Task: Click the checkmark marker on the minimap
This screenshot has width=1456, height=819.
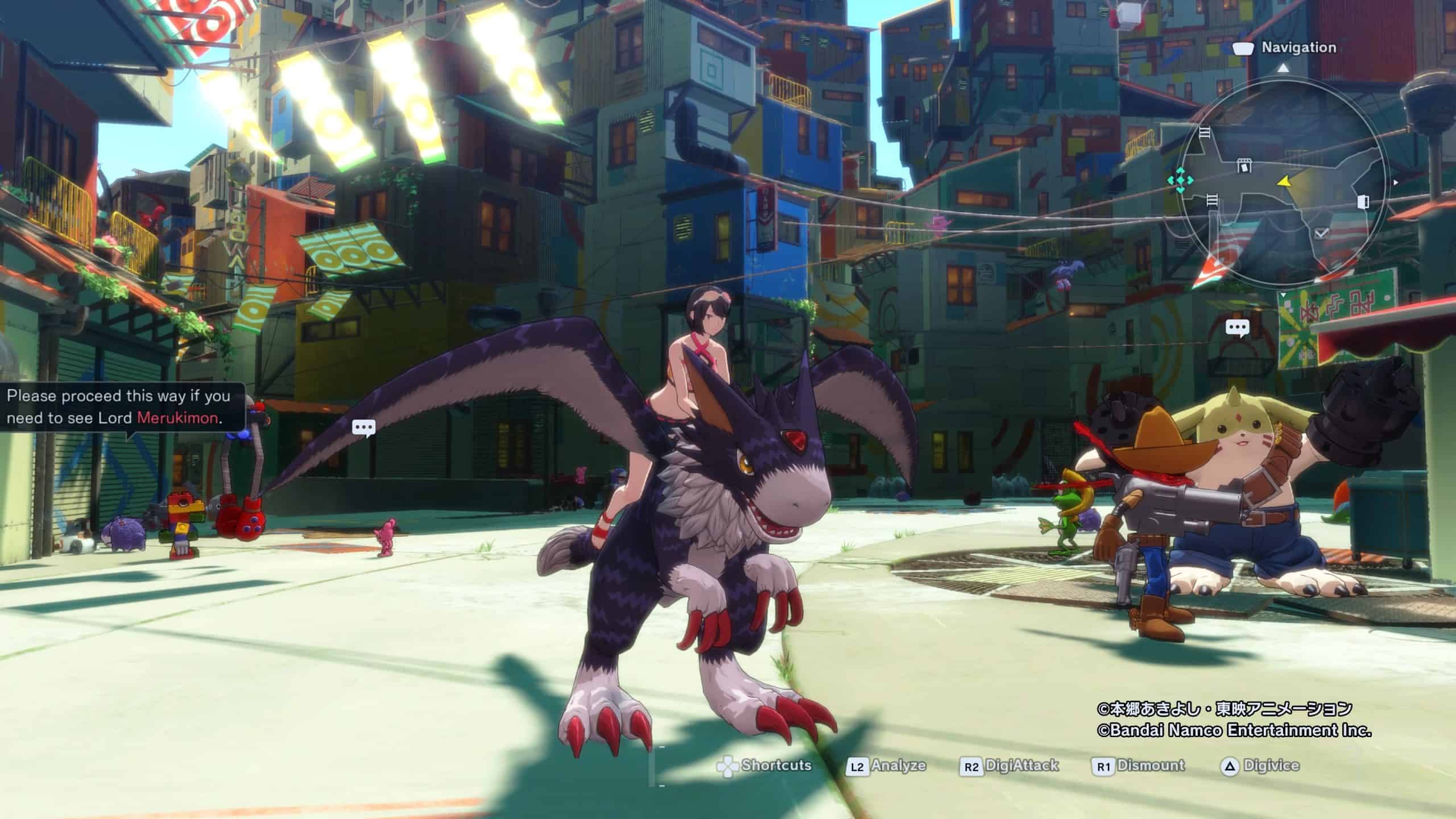Action: [x=1321, y=233]
